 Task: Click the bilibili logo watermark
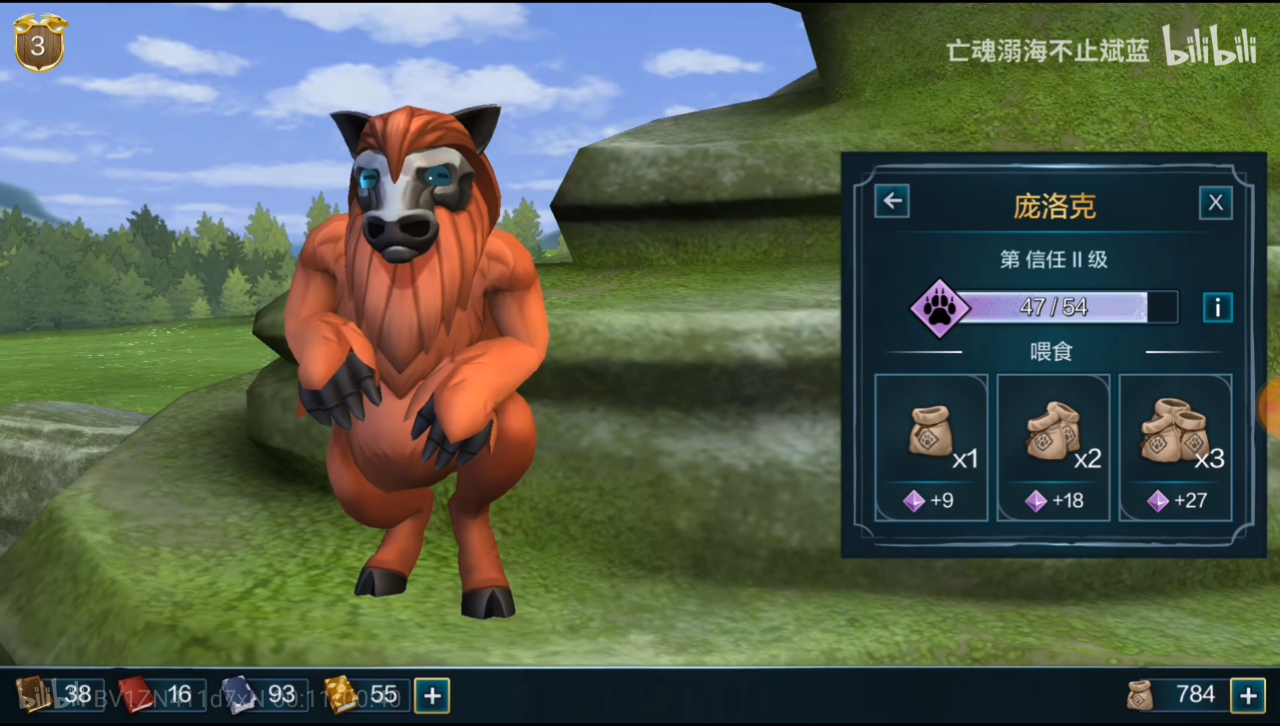click(x=1208, y=47)
